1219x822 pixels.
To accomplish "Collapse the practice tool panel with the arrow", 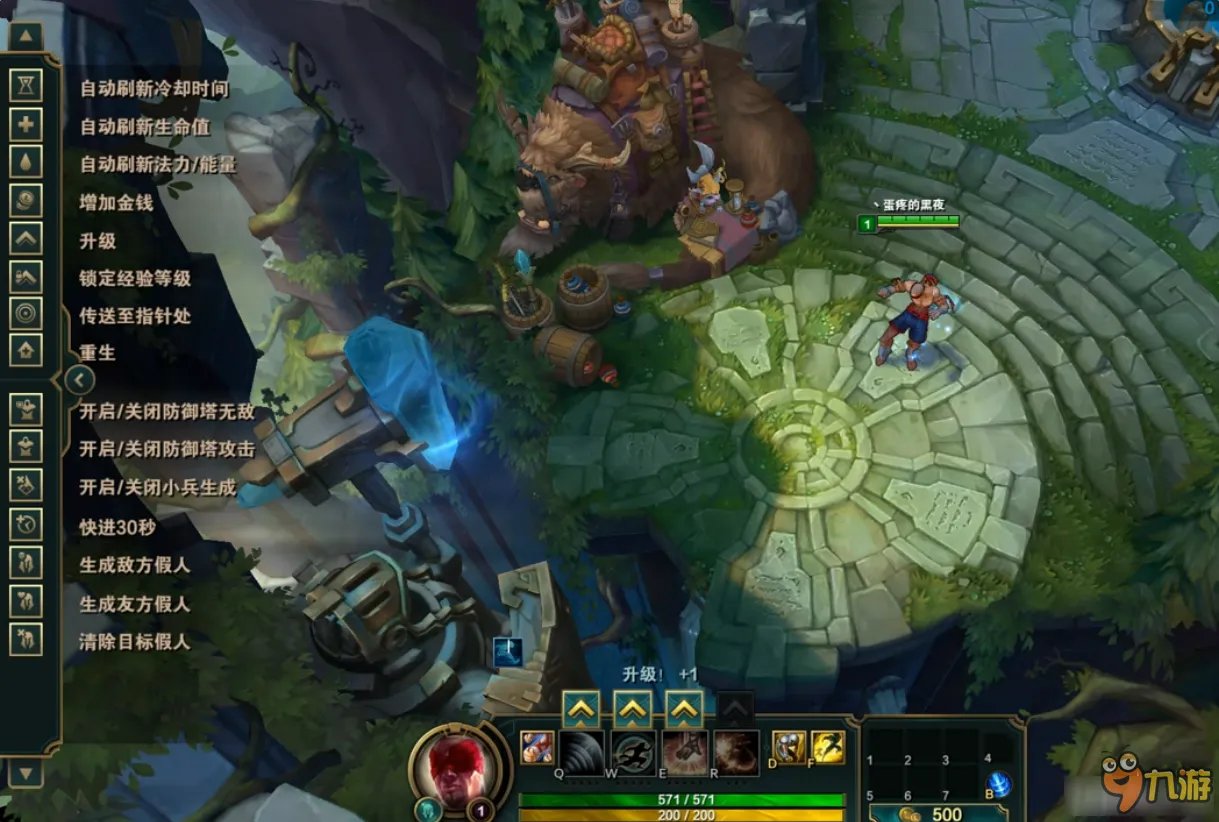I will [x=79, y=379].
